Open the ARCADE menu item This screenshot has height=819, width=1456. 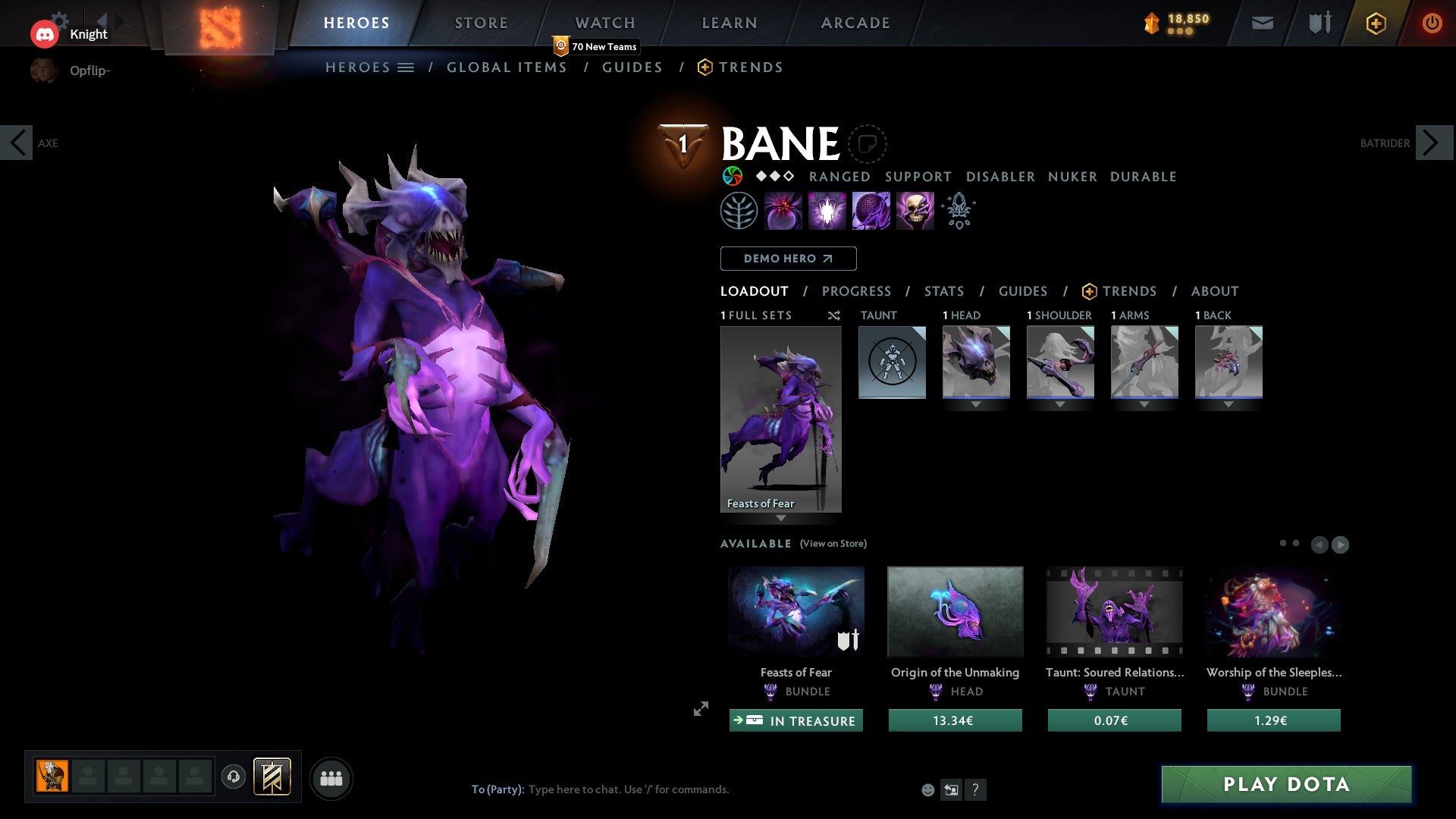point(855,23)
